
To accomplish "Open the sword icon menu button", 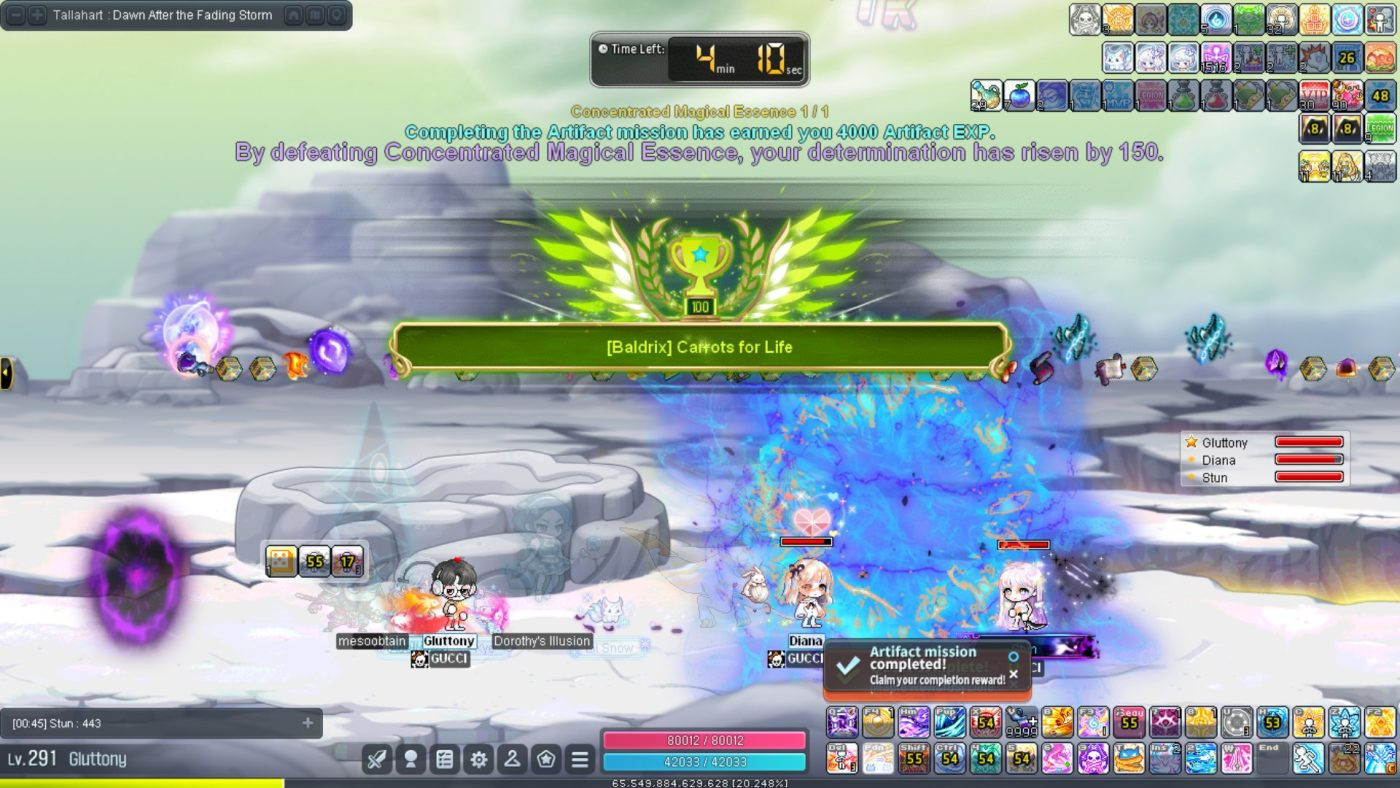I will pos(376,759).
